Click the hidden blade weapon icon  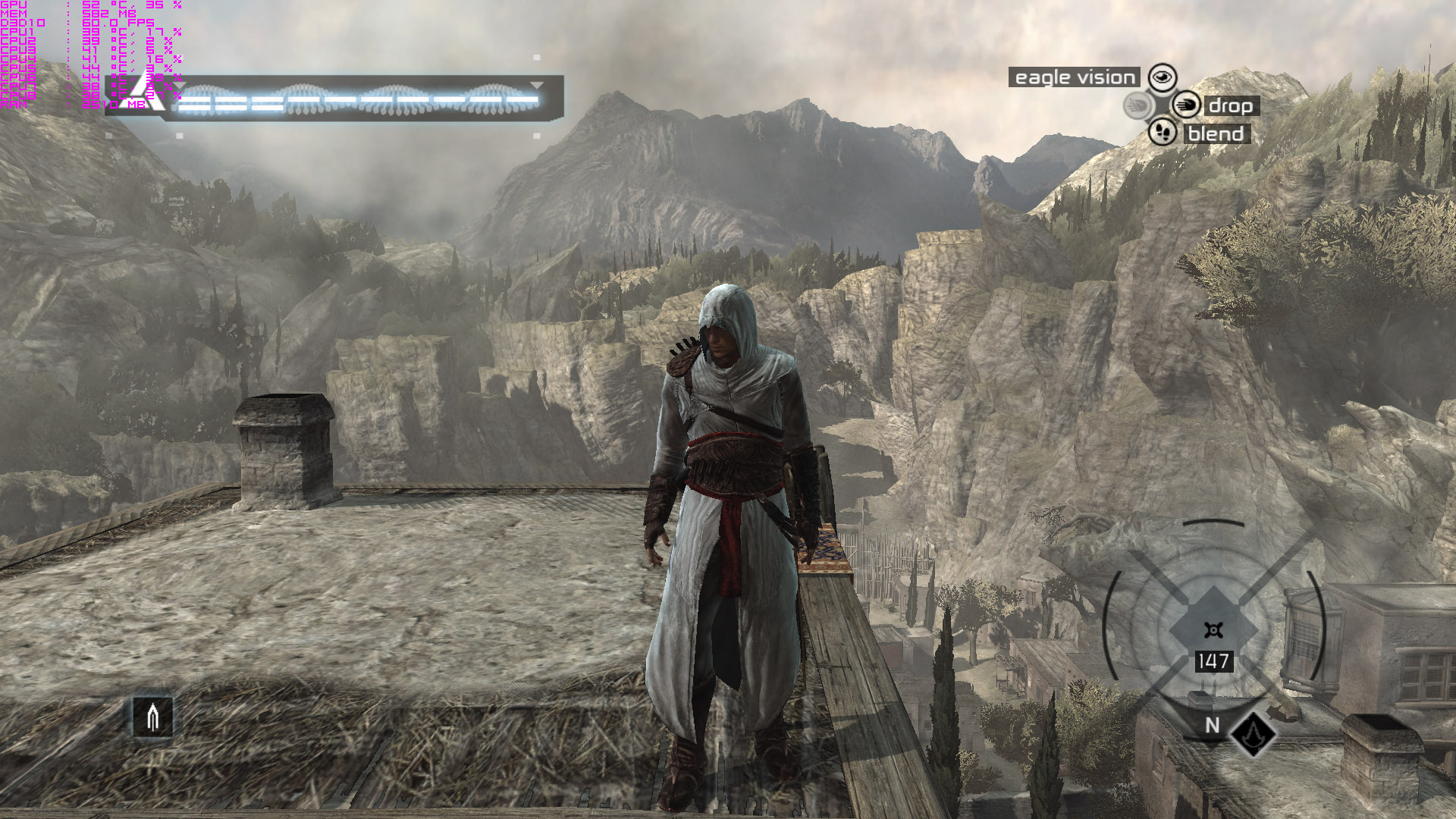click(x=152, y=717)
